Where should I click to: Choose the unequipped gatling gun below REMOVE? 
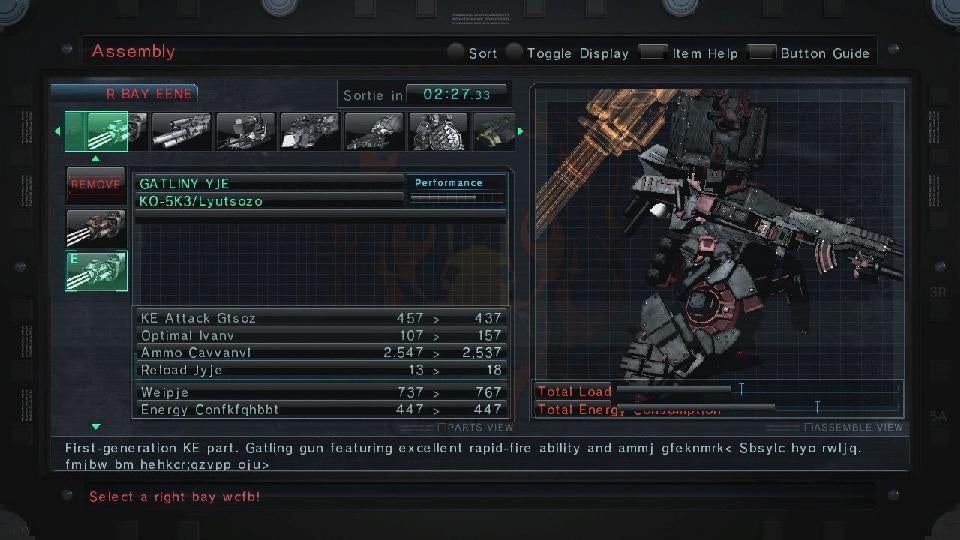96,228
